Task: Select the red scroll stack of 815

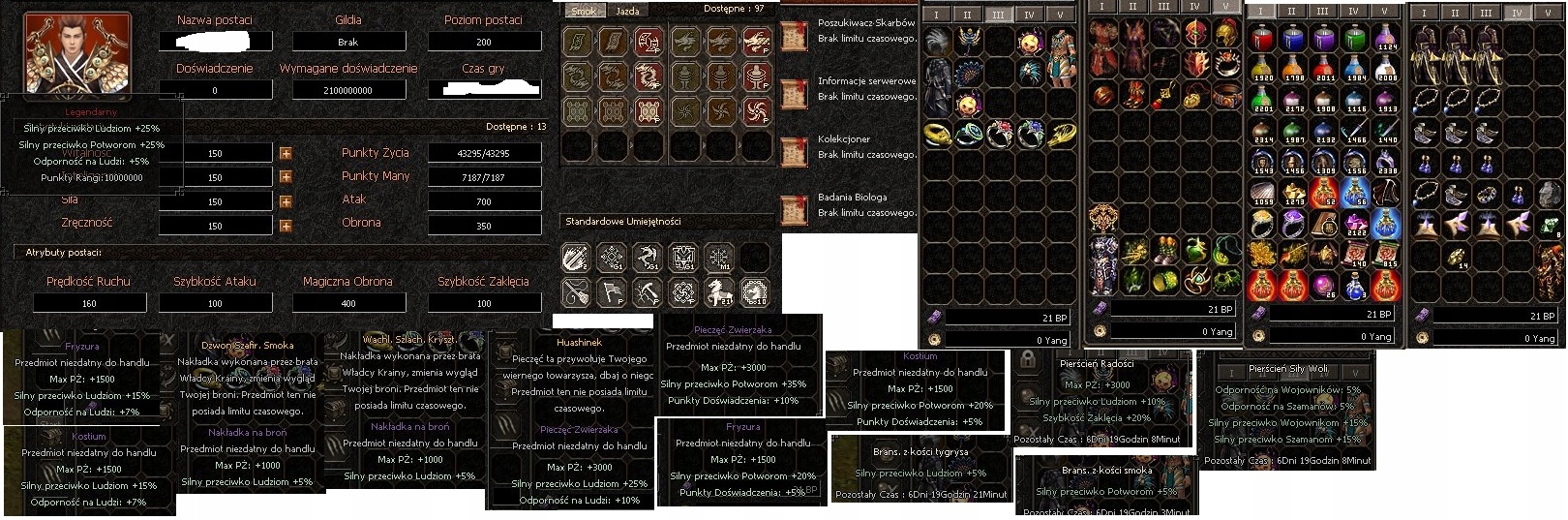Action: [x=1386, y=256]
